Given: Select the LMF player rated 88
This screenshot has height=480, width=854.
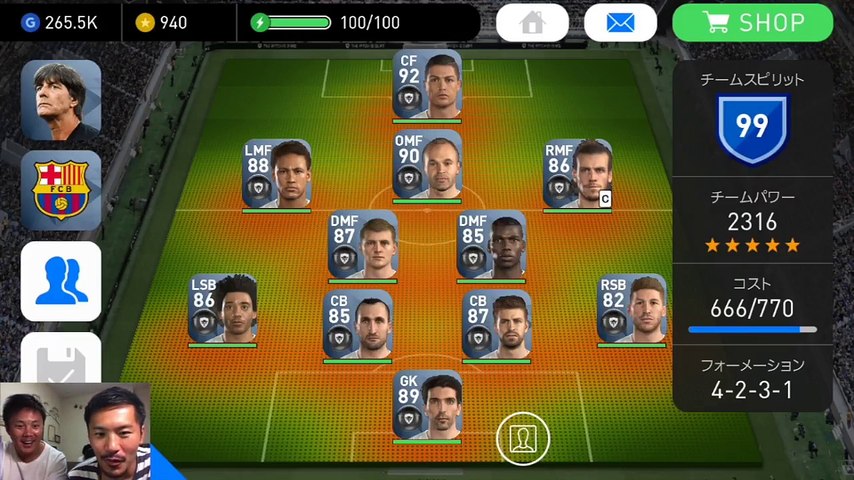Looking at the screenshot, I should pos(277,173).
